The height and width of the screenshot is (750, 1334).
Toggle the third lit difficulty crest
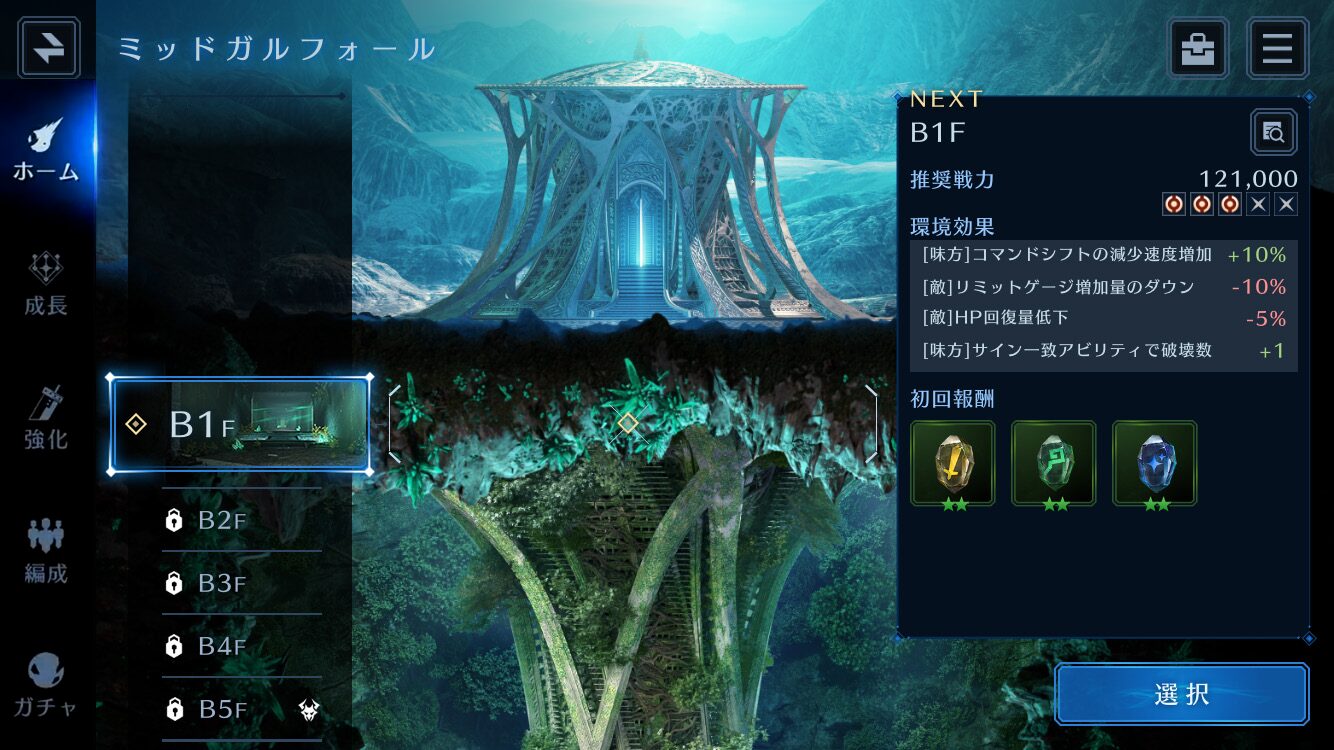tap(1228, 204)
